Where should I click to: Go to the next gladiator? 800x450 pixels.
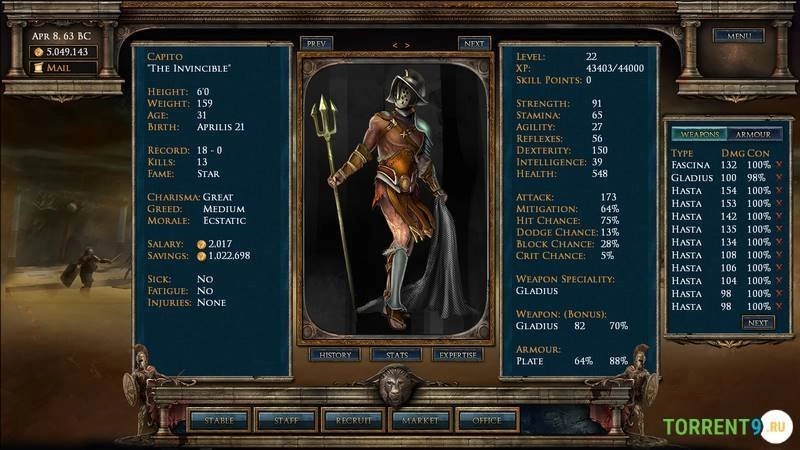click(474, 44)
